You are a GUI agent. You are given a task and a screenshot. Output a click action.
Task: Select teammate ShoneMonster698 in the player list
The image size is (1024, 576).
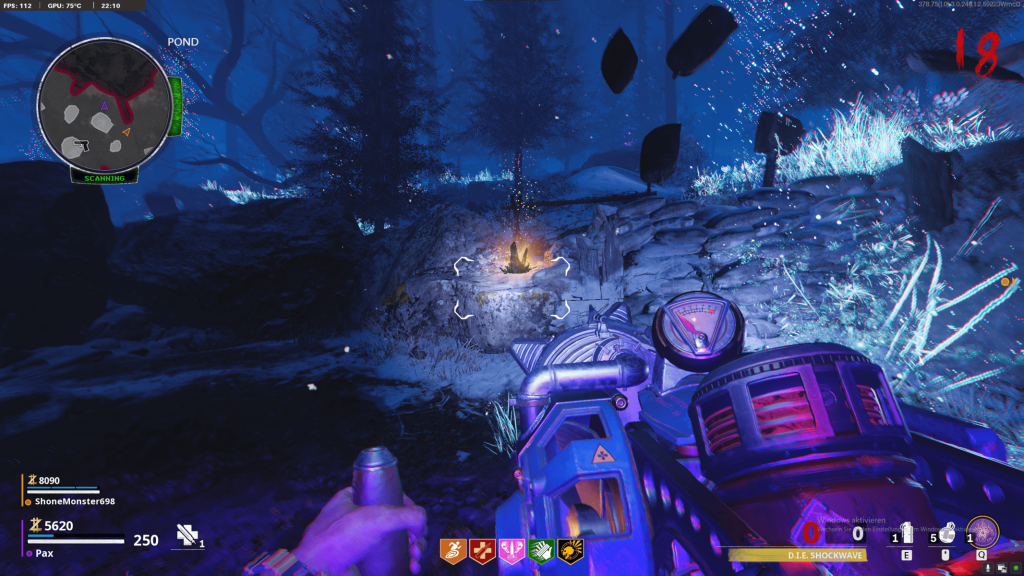point(74,501)
